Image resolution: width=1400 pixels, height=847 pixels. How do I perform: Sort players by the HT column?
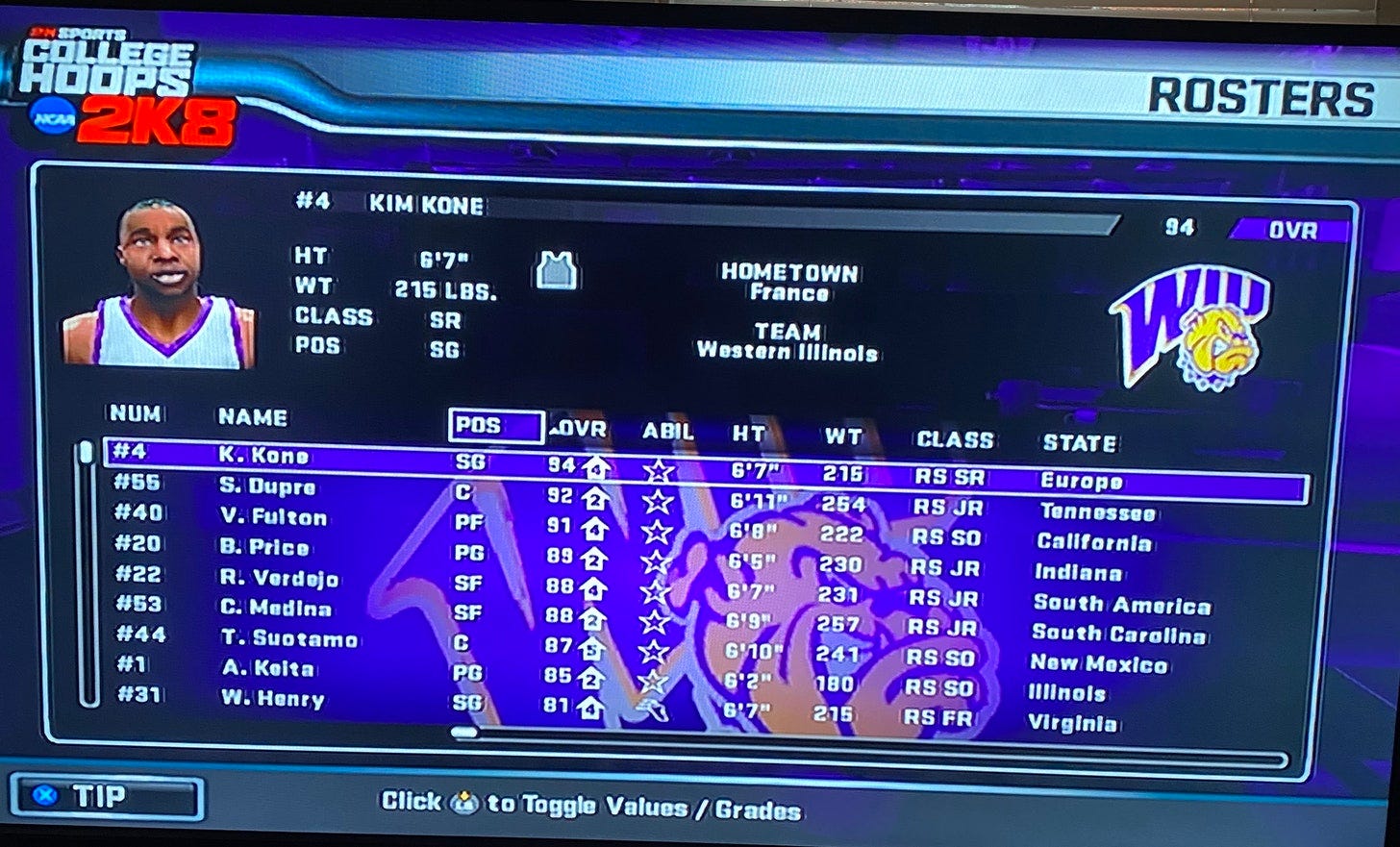tap(749, 434)
